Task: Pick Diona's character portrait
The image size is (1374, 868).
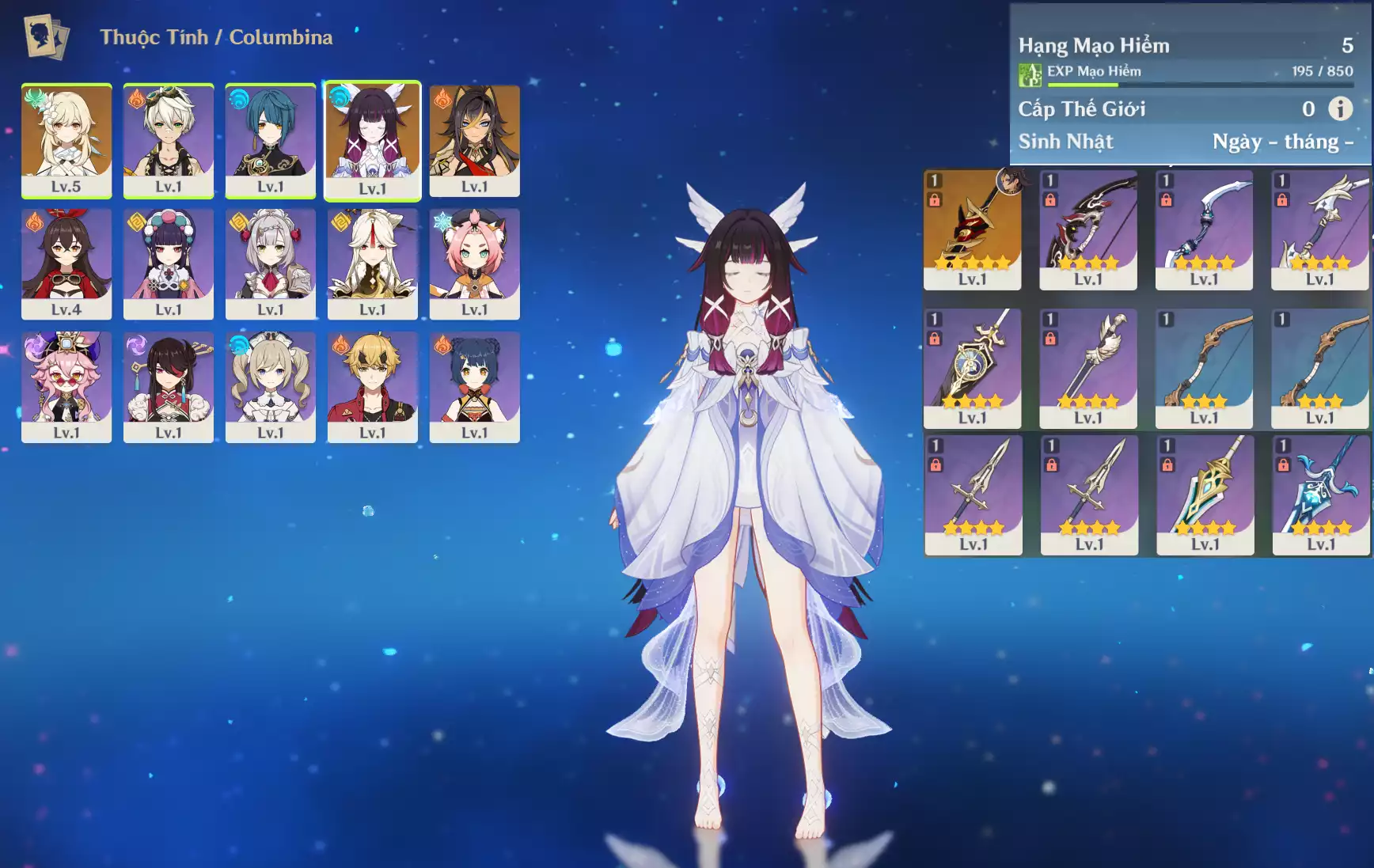Action: pyautogui.click(x=474, y=263)
